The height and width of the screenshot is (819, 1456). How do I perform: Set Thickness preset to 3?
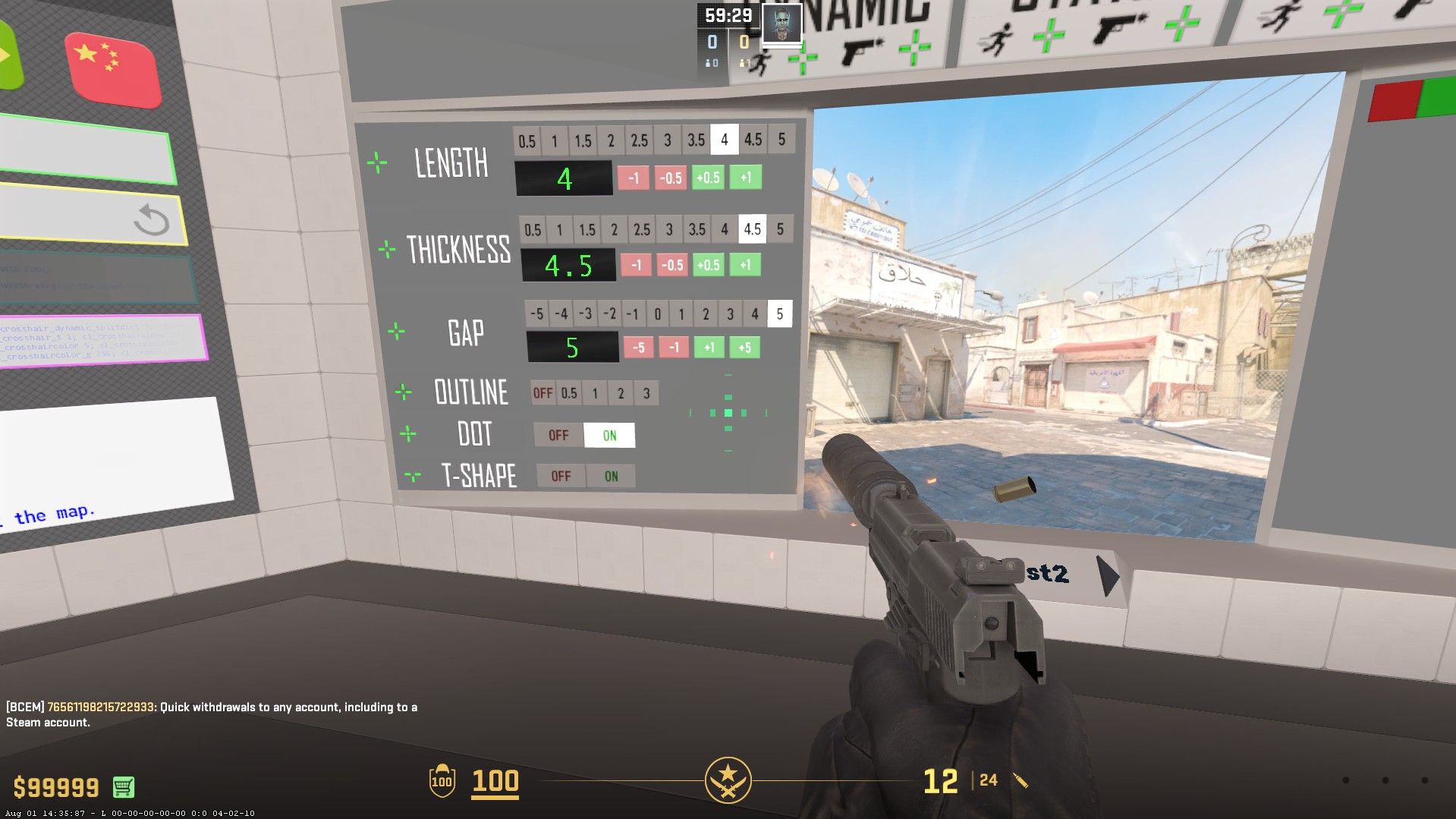point(669,229)
